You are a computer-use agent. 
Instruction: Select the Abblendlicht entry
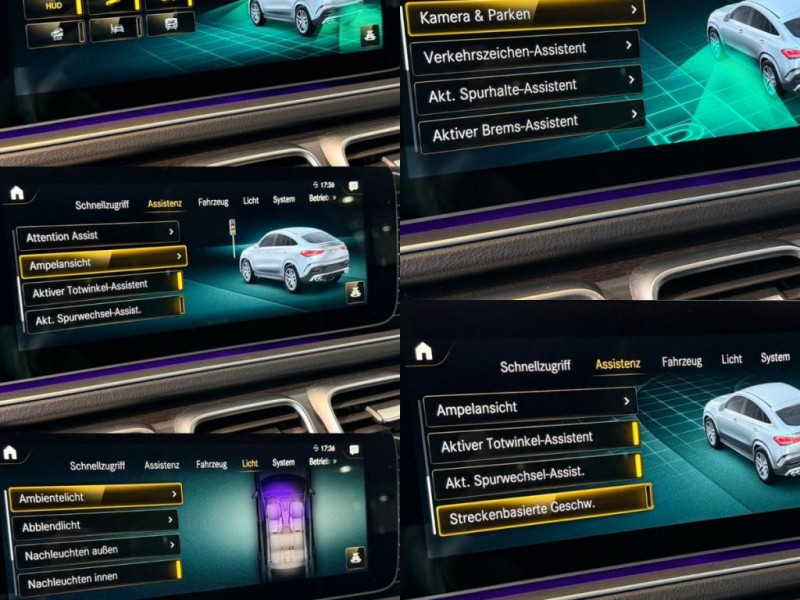(95, 525)
